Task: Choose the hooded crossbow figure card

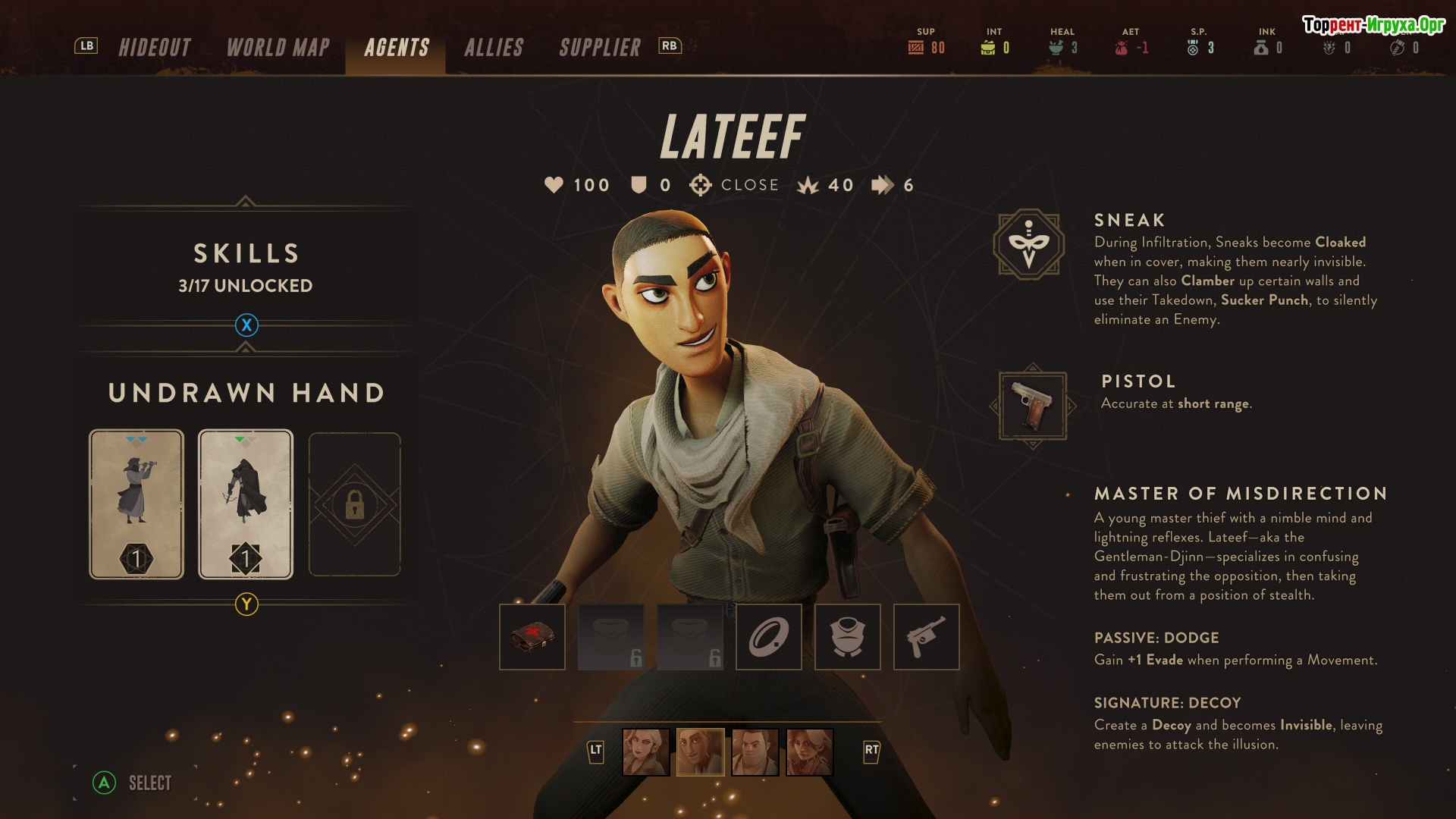Action: tap(246, 504)
